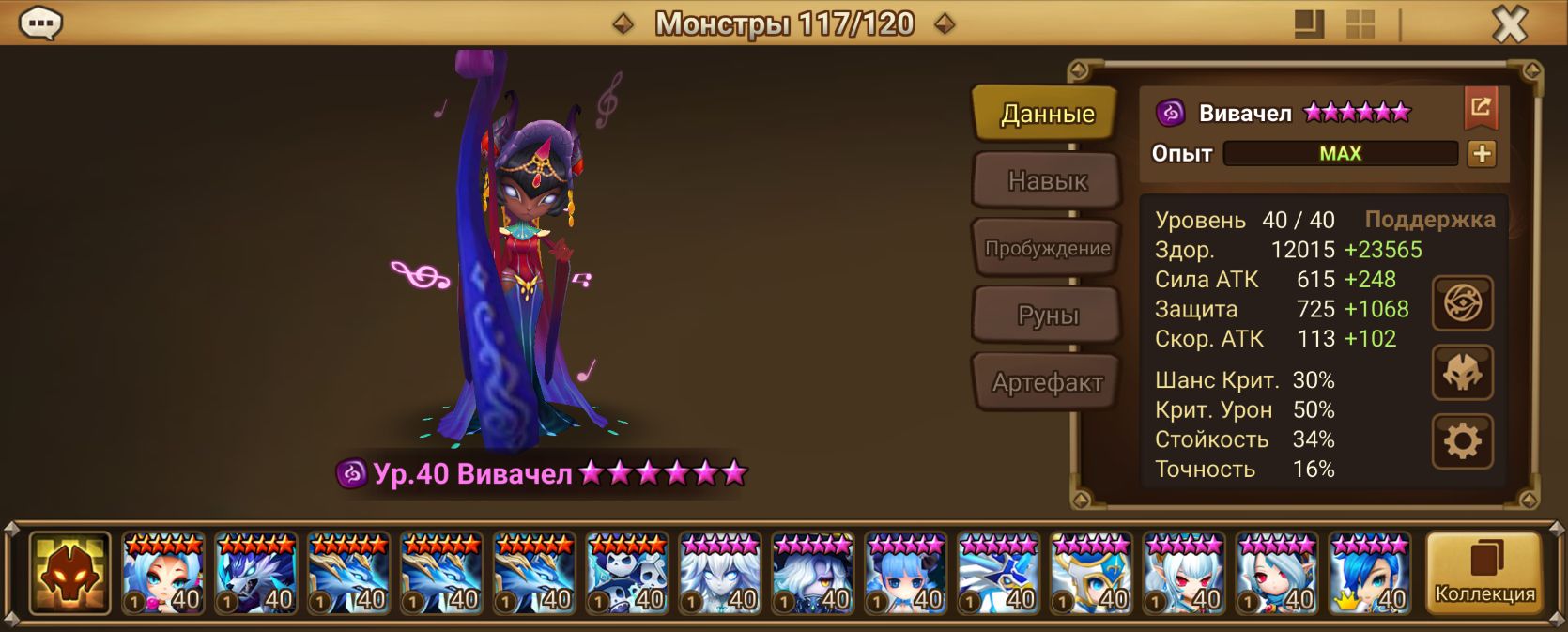Choose the panda monster thumbnail
The width and height of the screenshot is (1568, 632).
[x=627, y=573]
